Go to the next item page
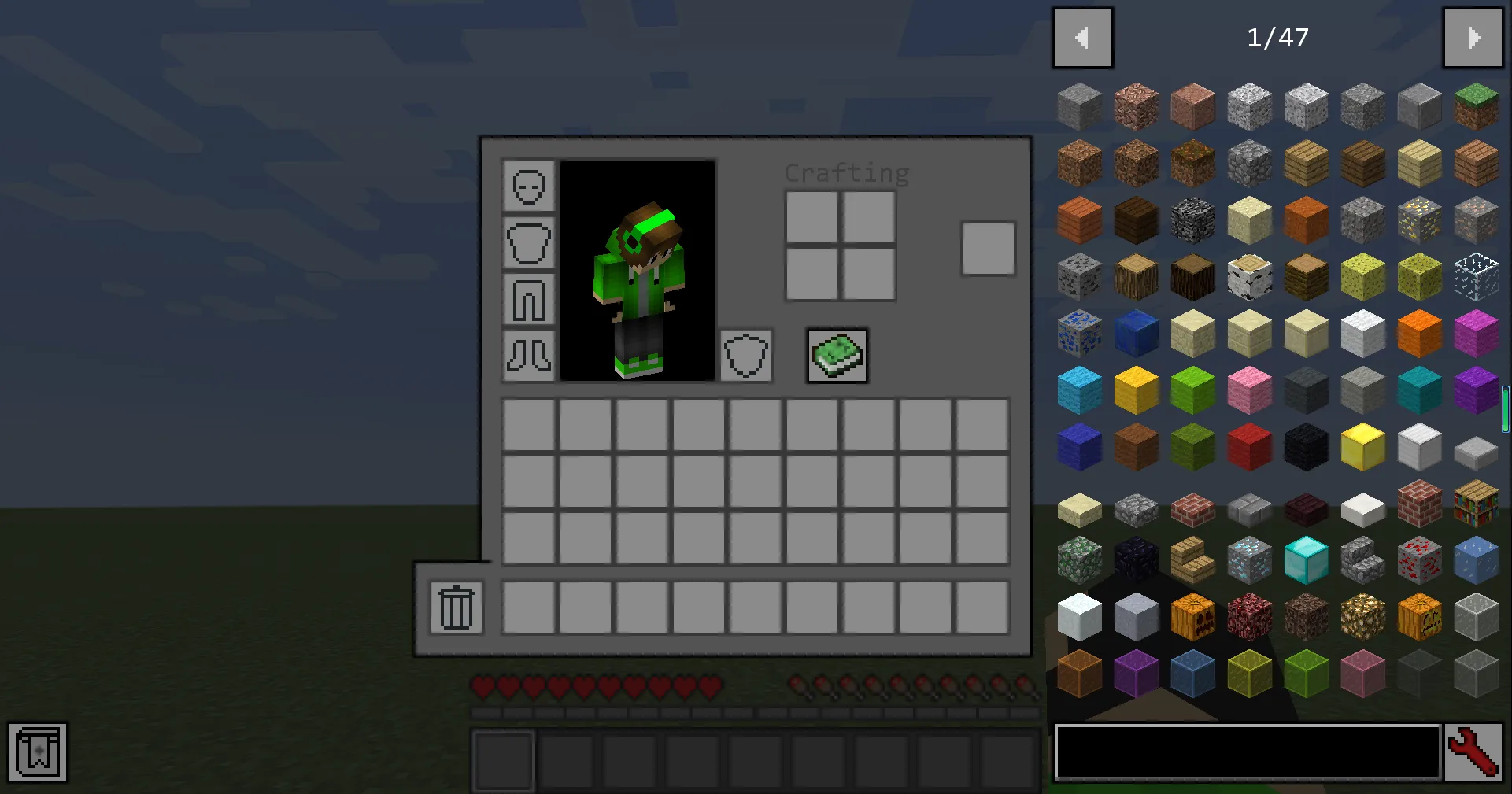1512x794 pixels. pyautogui.click(x=1473, y=37)
